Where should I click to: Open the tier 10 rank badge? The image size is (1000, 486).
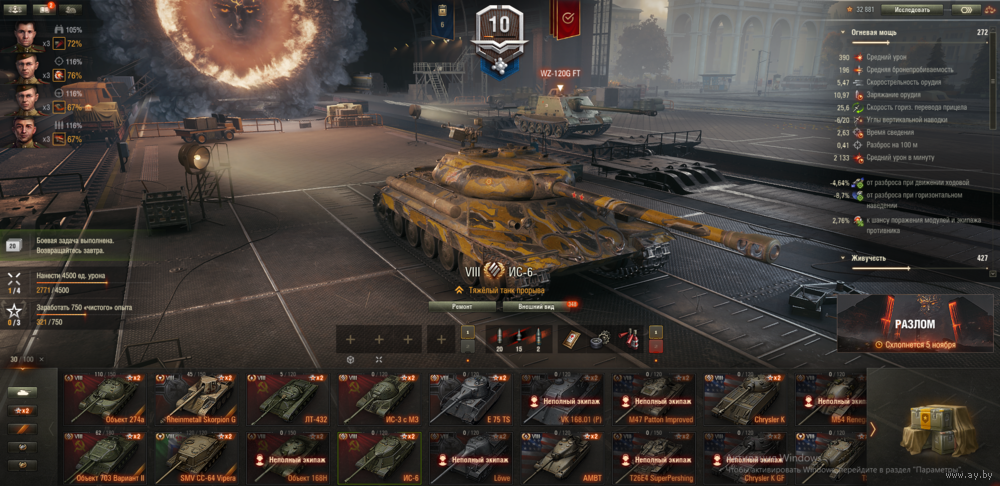point(499,32)
